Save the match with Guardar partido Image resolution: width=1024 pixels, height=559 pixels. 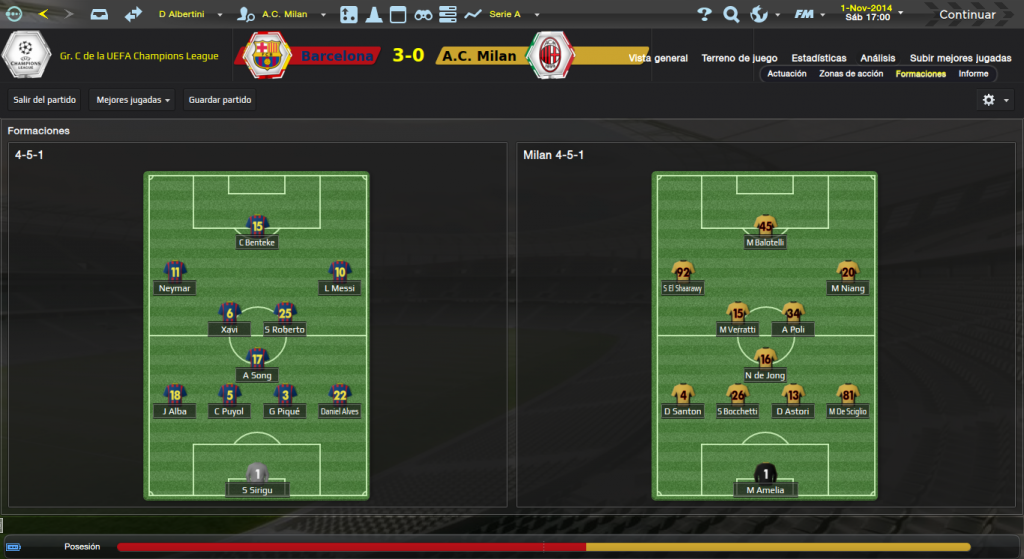tap(220, 100)
